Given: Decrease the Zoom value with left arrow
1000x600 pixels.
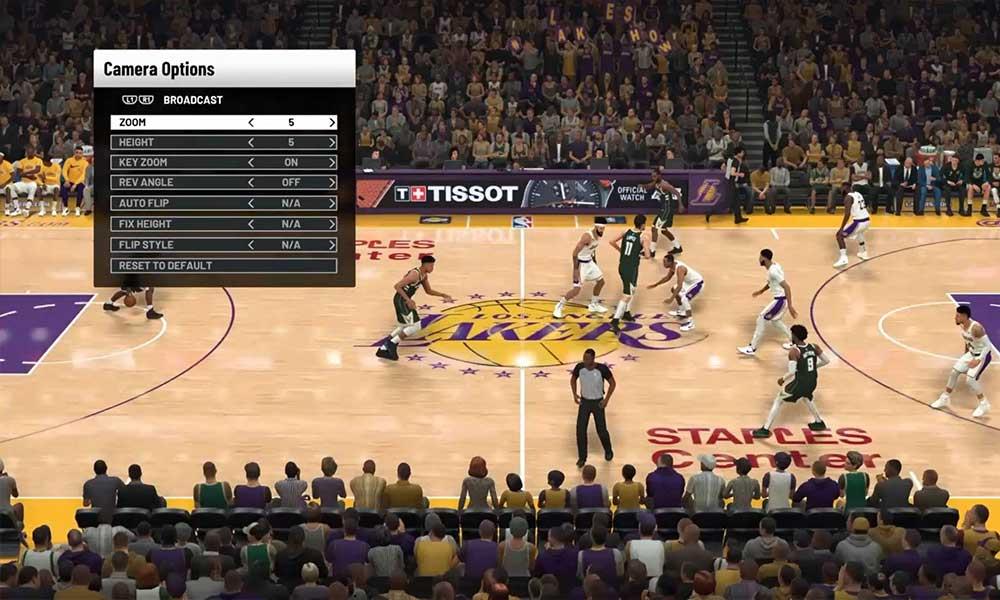Looking at the screenshot, I should point(251,122).
